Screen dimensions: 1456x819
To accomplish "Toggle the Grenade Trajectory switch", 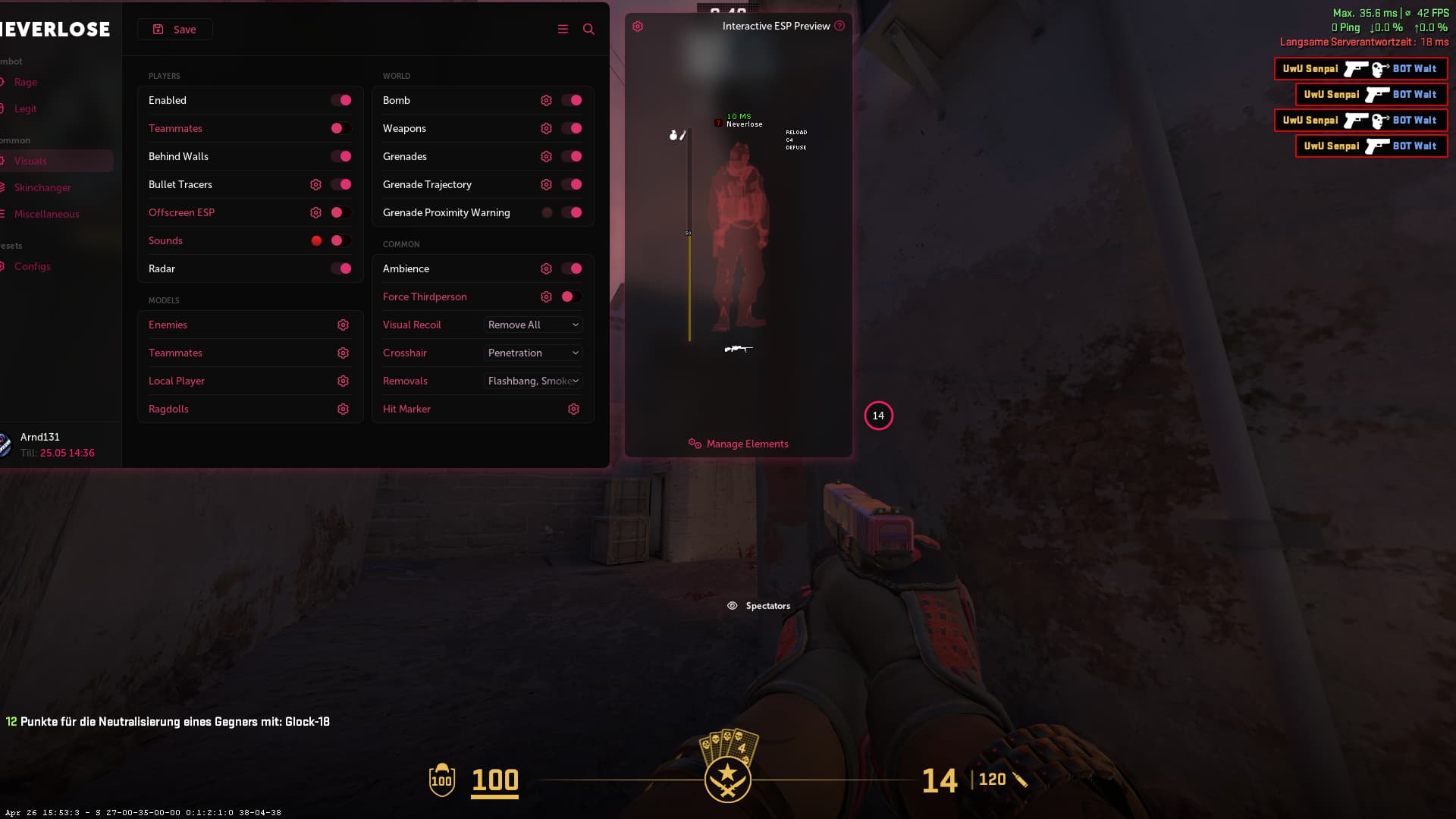I will coord(572,184).
